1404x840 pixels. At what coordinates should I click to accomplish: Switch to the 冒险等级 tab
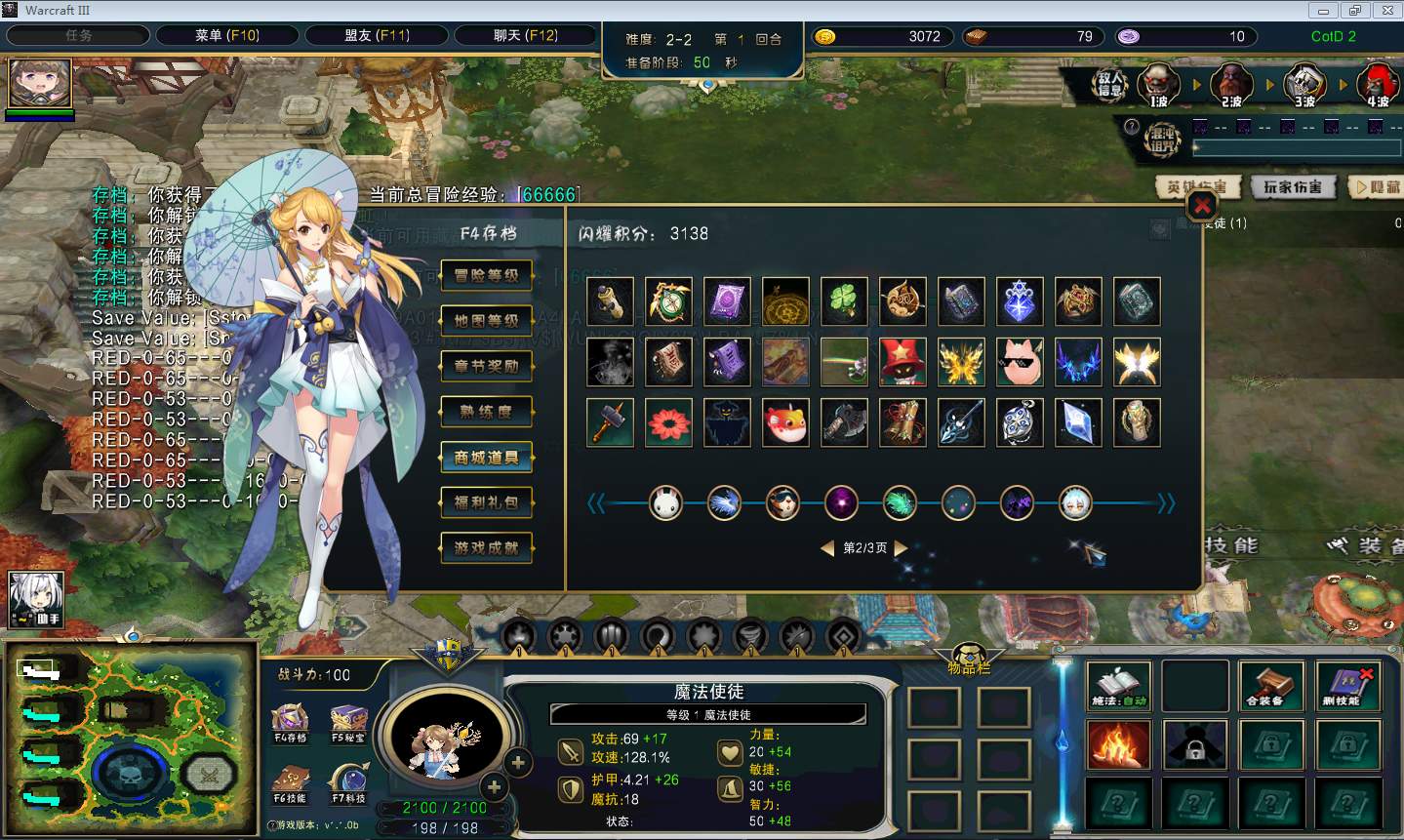pyautogui.click(x=486, y=275)
